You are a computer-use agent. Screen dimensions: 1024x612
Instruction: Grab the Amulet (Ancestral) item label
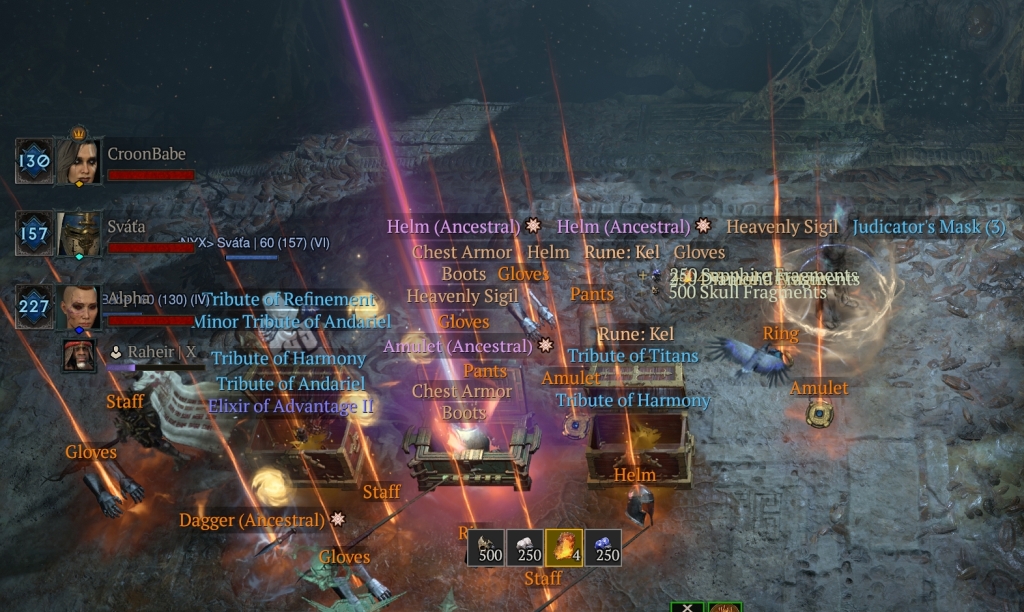pos(457,346)
